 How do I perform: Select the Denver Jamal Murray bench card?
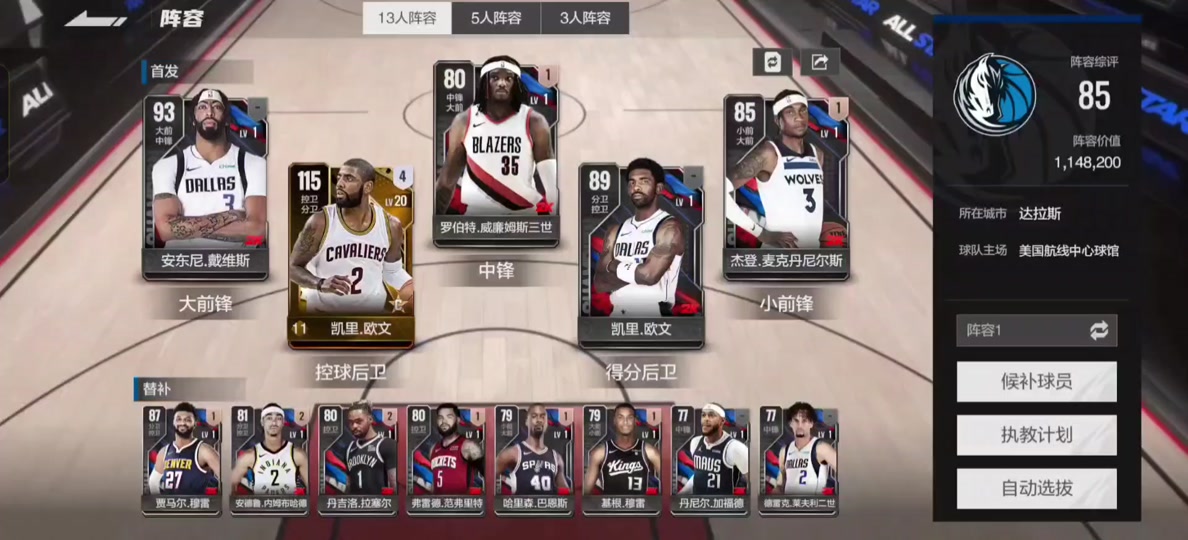(x=184, y=459)
